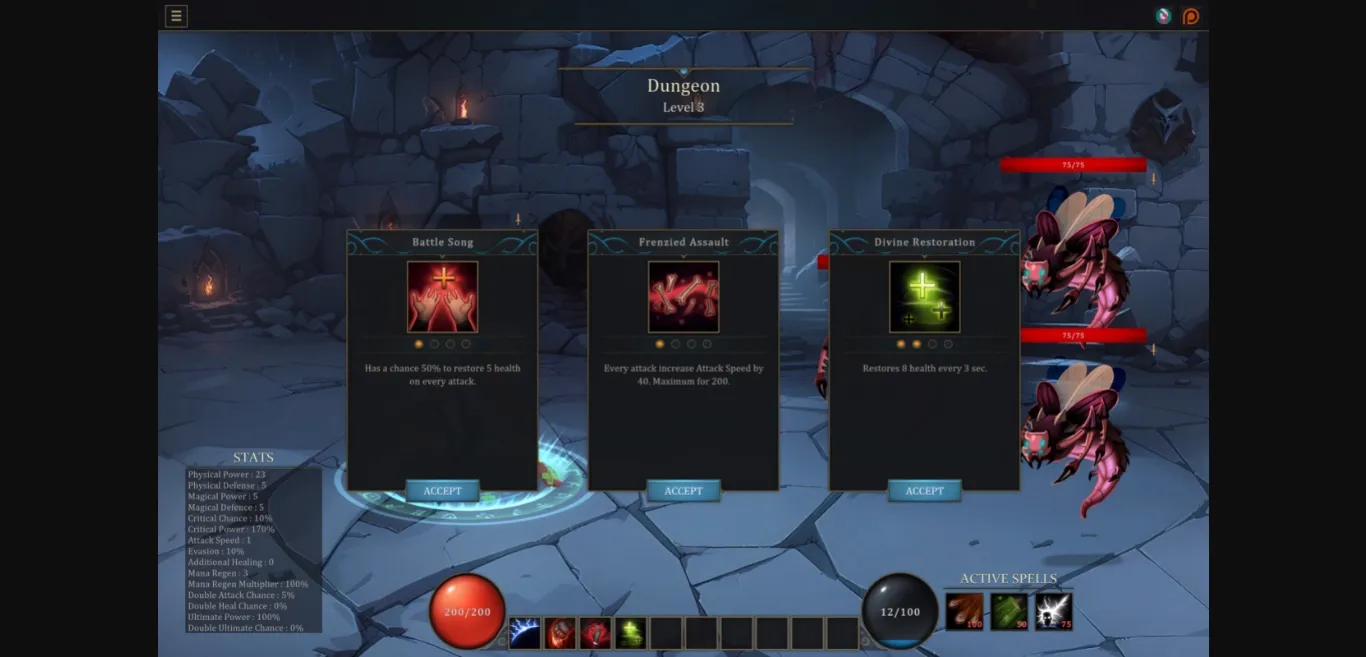
Task: Select the blue lightning skill in hotbar
Action: coord(525,633)
